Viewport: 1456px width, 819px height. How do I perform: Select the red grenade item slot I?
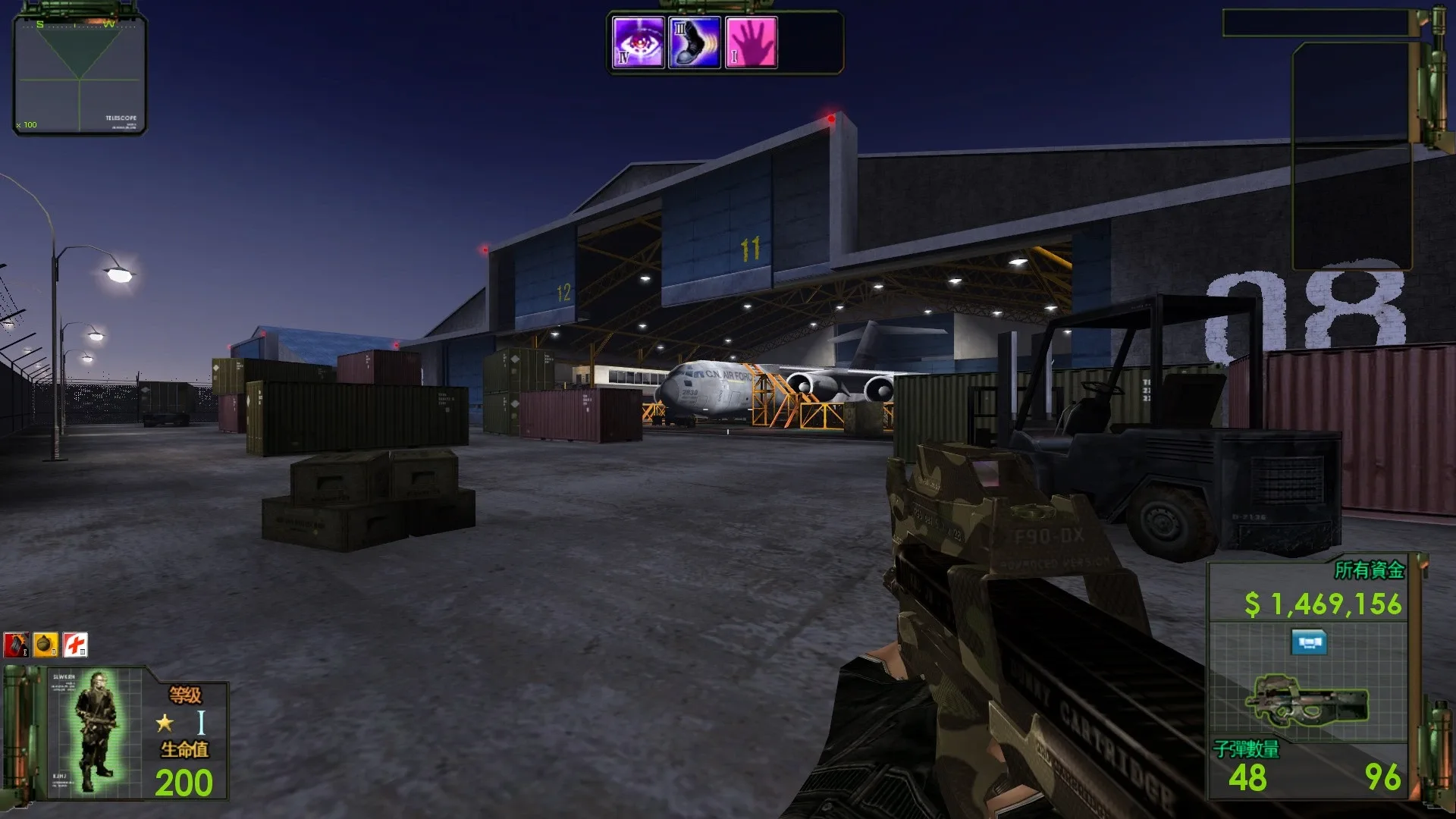pos(15,644)
